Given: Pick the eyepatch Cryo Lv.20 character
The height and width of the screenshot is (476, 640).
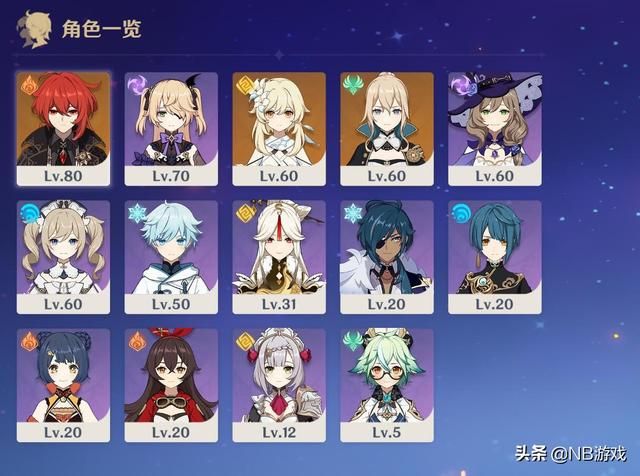Looking at the screenshot, I should click(x=387, y=256).
